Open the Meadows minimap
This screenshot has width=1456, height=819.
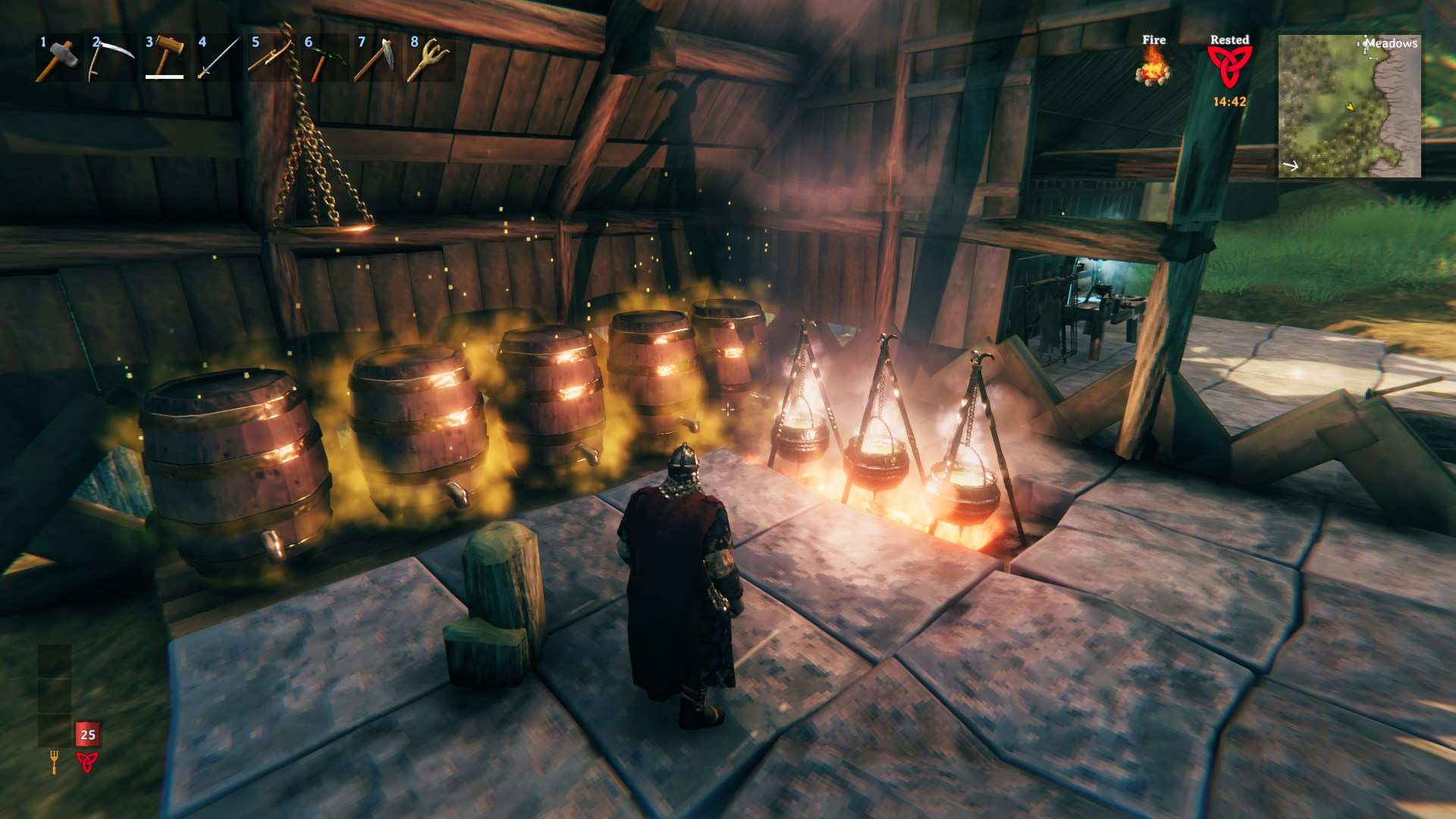[x=1349, y=106]
